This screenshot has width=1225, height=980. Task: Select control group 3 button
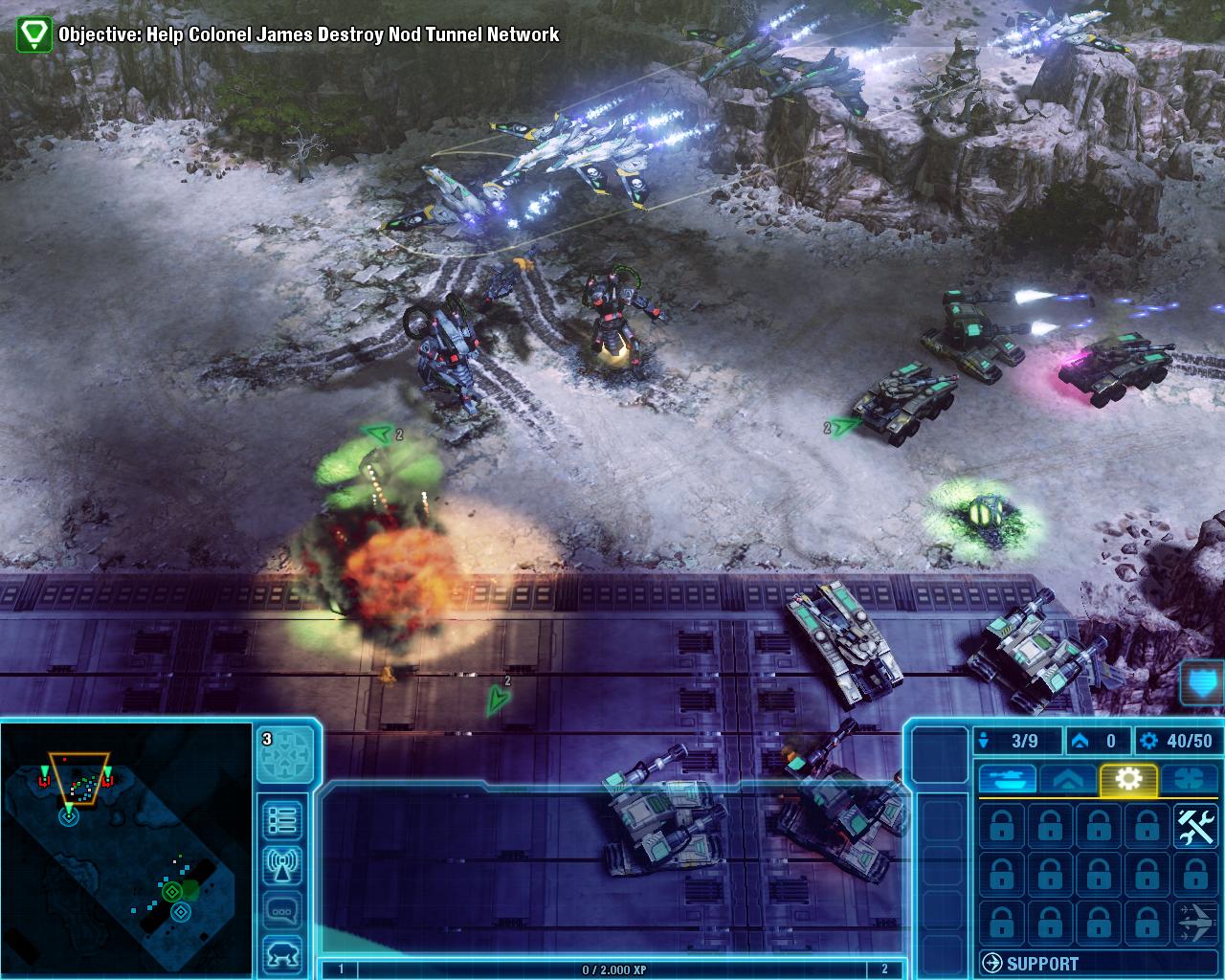coord(286,753)
